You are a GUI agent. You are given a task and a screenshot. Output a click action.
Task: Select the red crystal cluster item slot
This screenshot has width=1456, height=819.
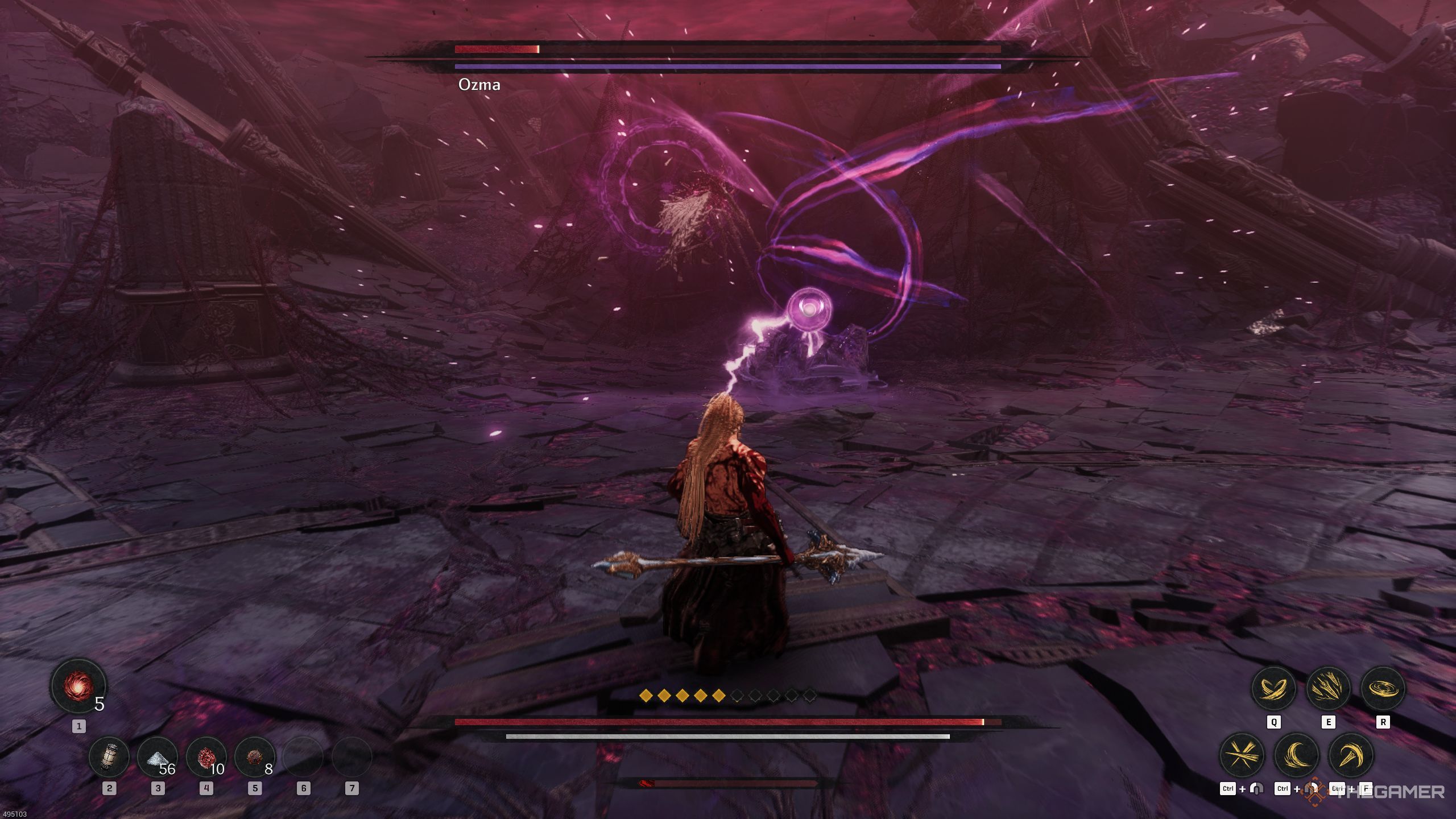(206, 757)
